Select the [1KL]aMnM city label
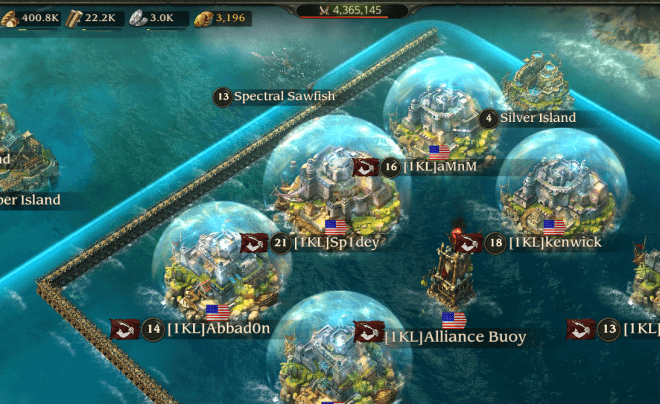This screenshot has height=404, width=660. click(x=439, y=167)
